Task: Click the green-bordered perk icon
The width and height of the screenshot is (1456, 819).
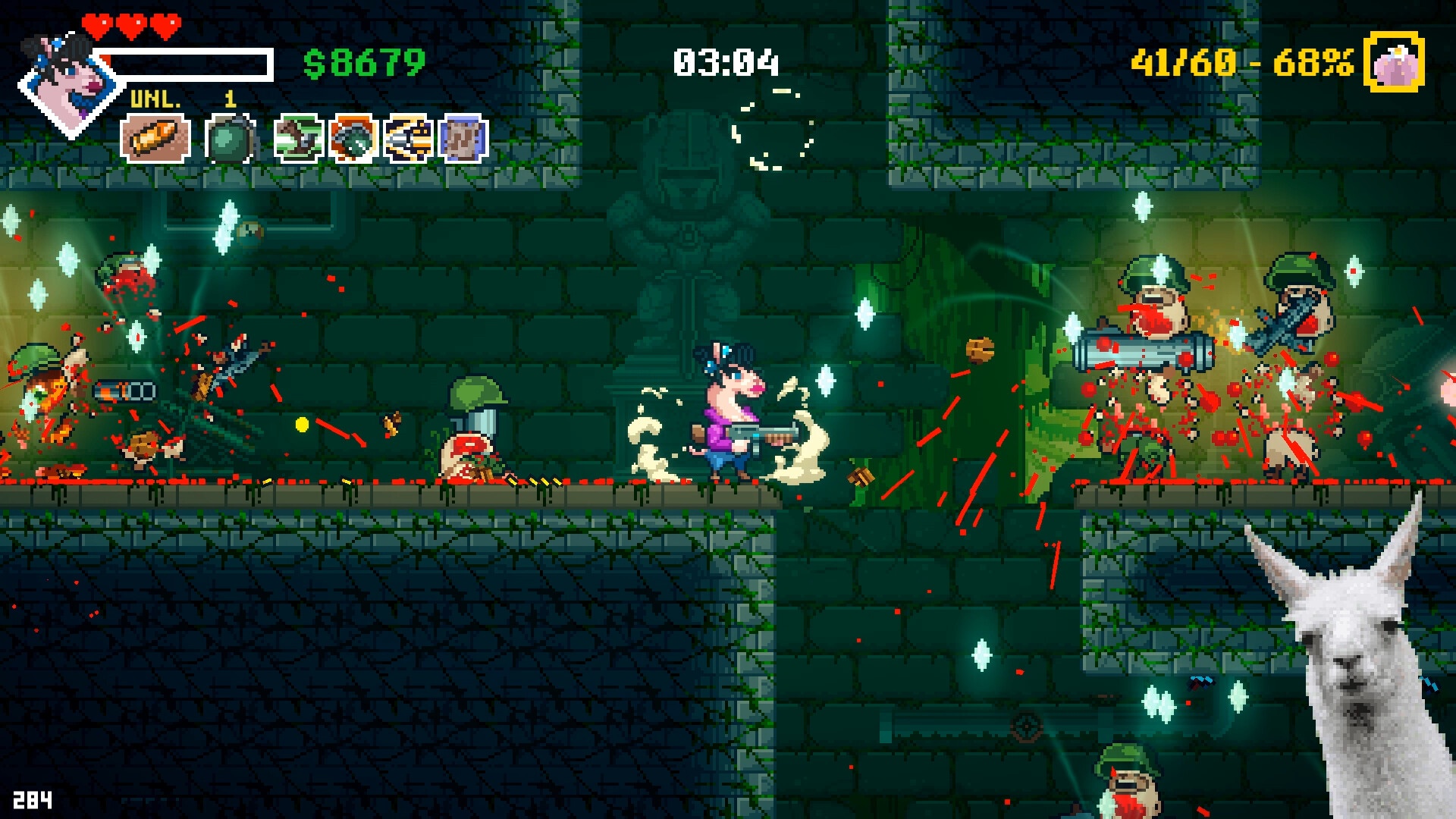Action: (299, 139)
